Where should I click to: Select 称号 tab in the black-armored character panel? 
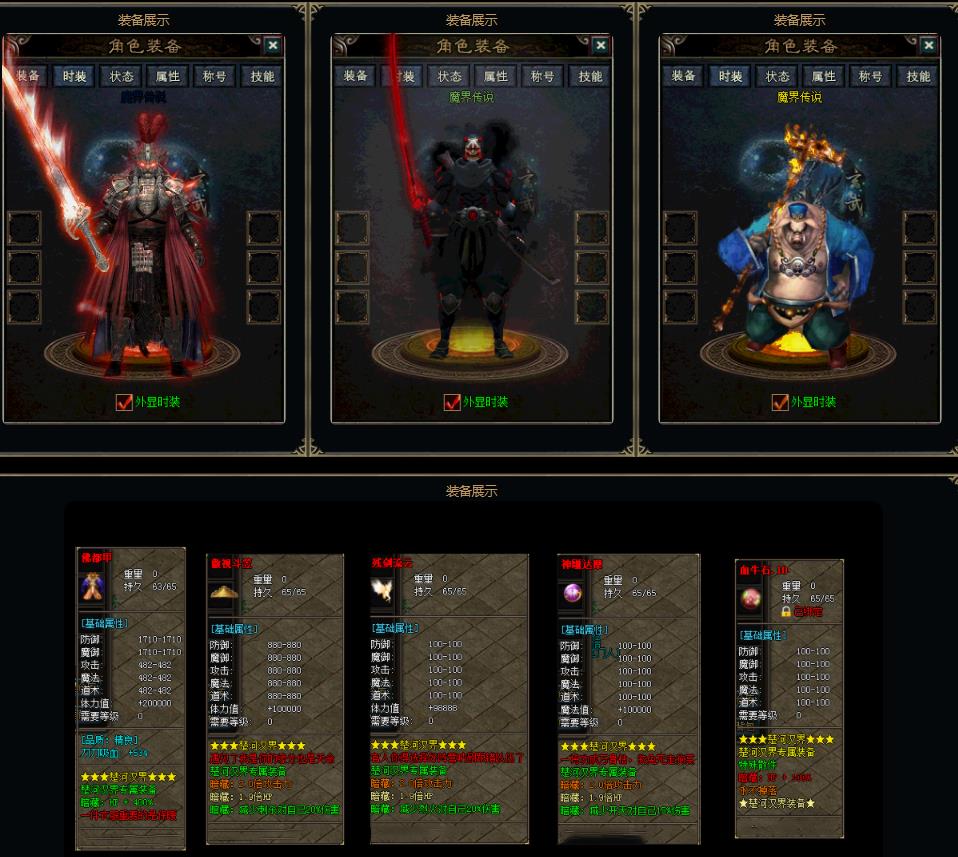(x=543, y=76)
